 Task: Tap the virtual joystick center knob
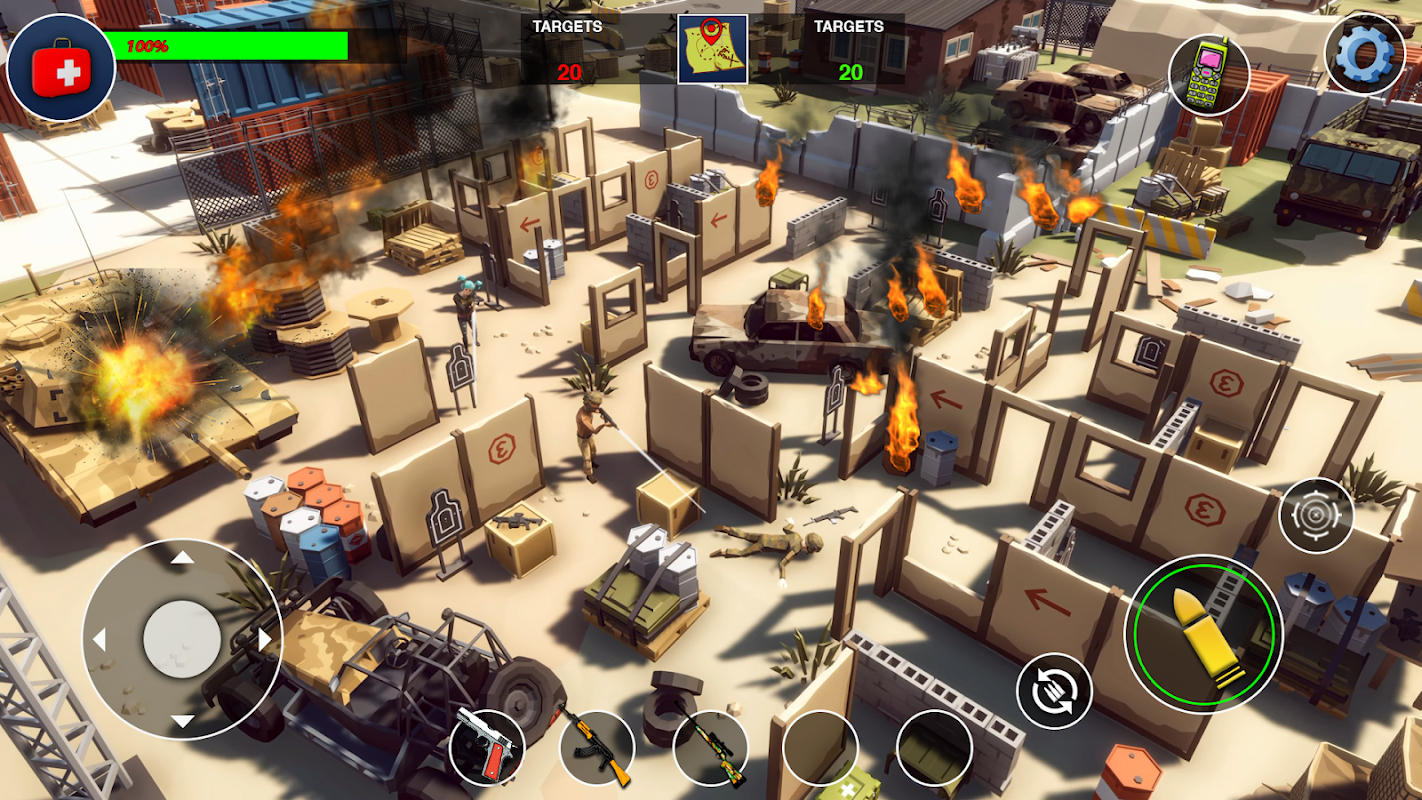(182, 639)
